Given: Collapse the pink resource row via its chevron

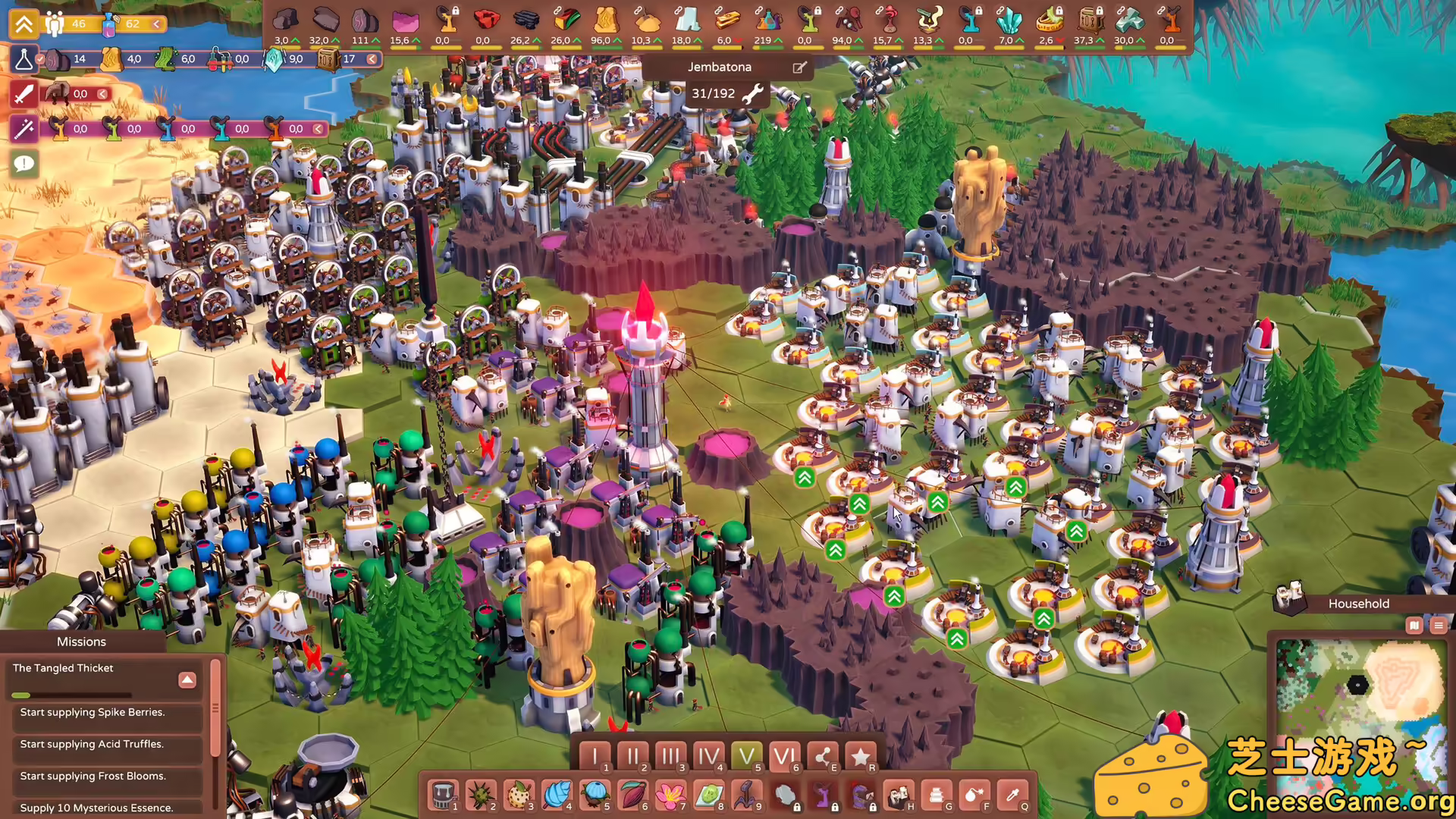Looking at the screenshot, I should 318,129.
